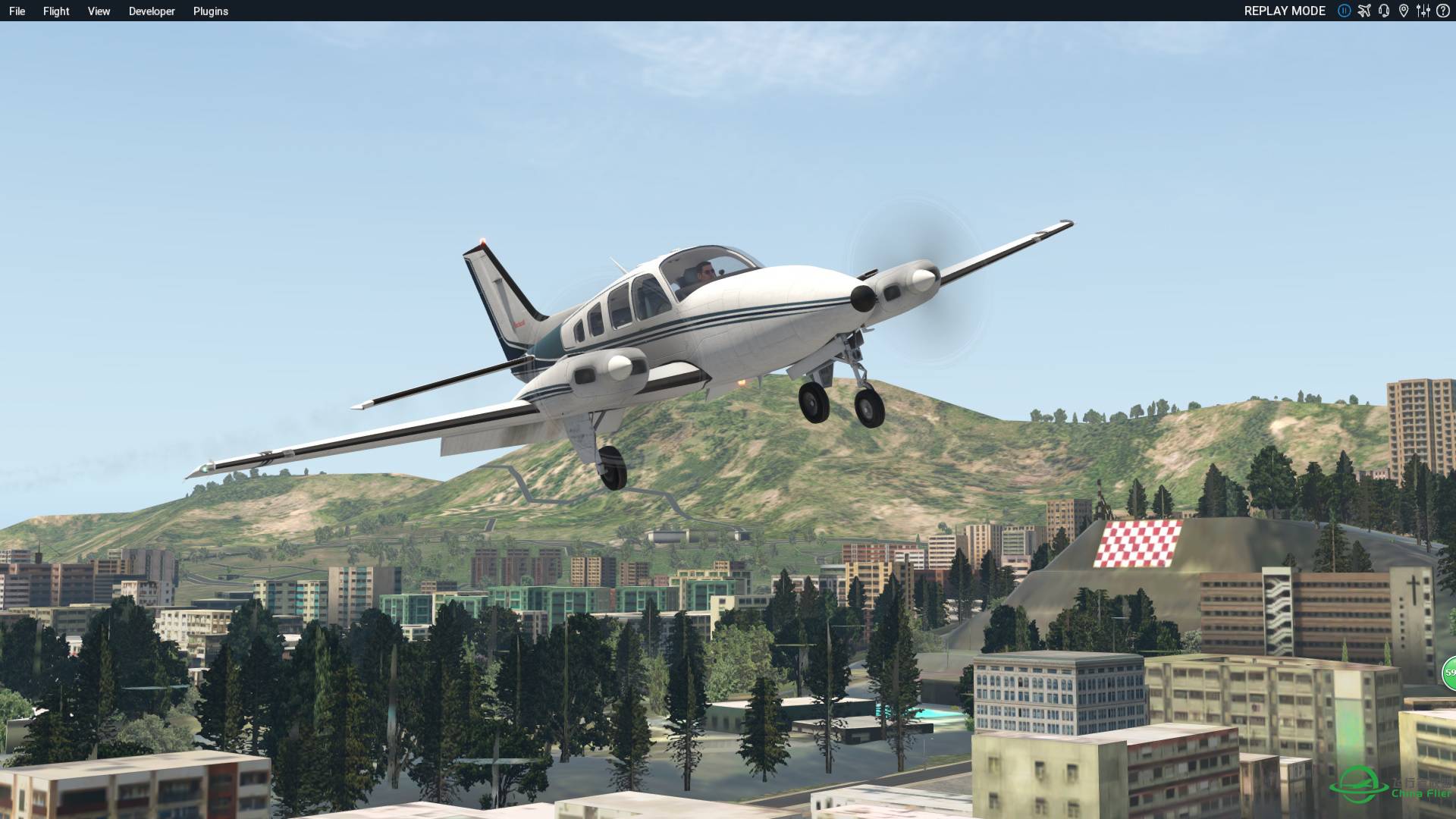1456x819 pixels.
Task: Open ATC using the headset icon
Action: point(1384,11)
